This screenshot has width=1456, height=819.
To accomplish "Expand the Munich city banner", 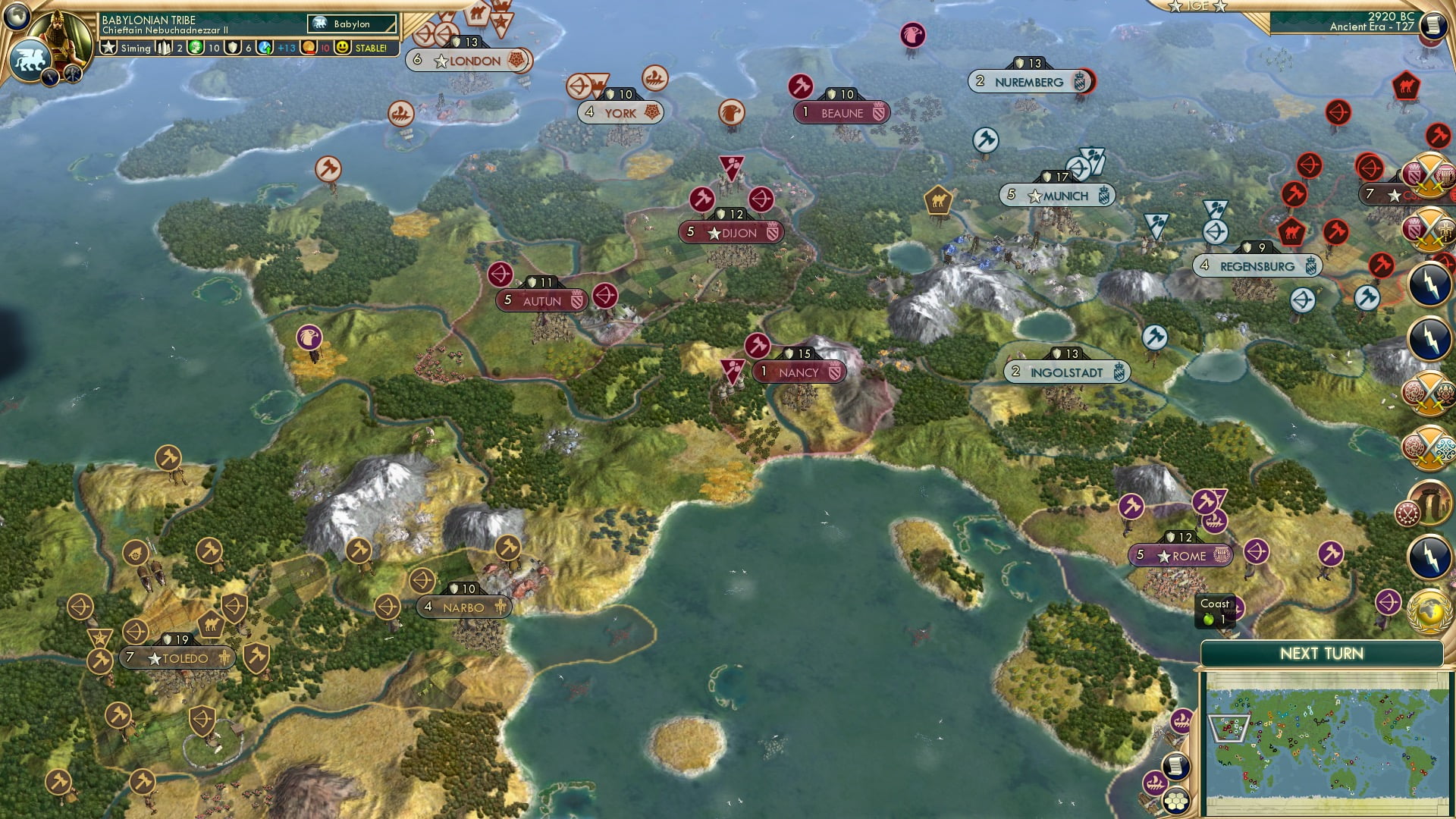I will [x=1056, y=195].
